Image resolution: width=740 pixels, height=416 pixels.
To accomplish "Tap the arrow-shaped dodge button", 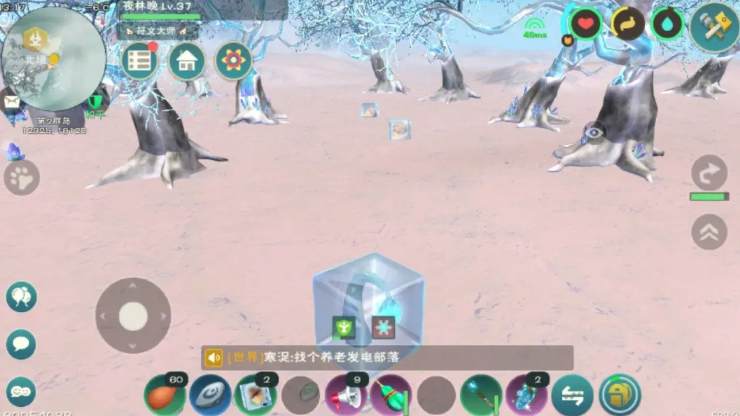I will 709,173.
